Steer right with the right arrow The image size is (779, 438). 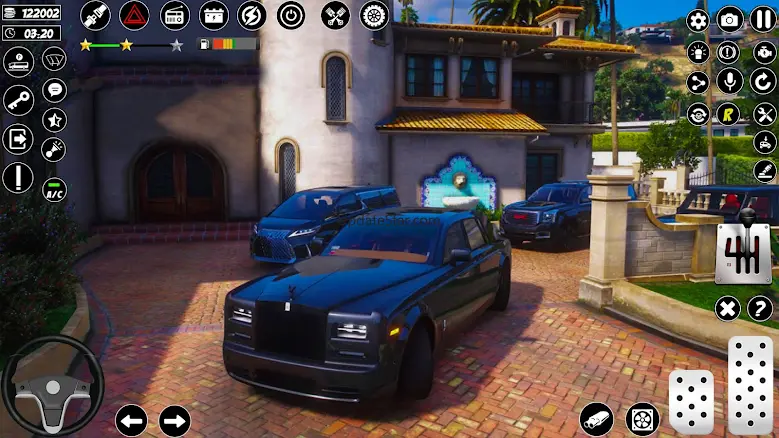pos(175,420)
